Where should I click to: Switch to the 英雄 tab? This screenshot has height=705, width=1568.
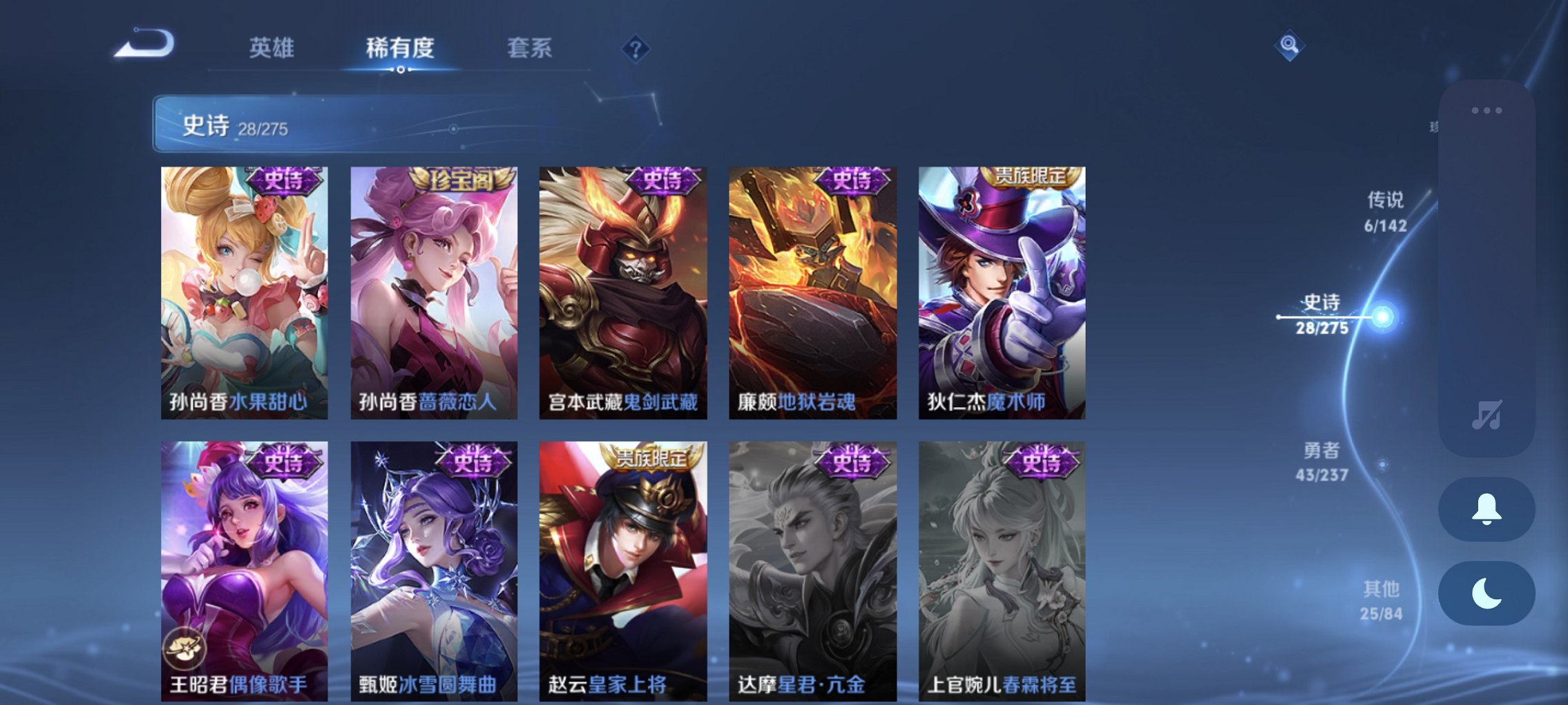[274, 47]
